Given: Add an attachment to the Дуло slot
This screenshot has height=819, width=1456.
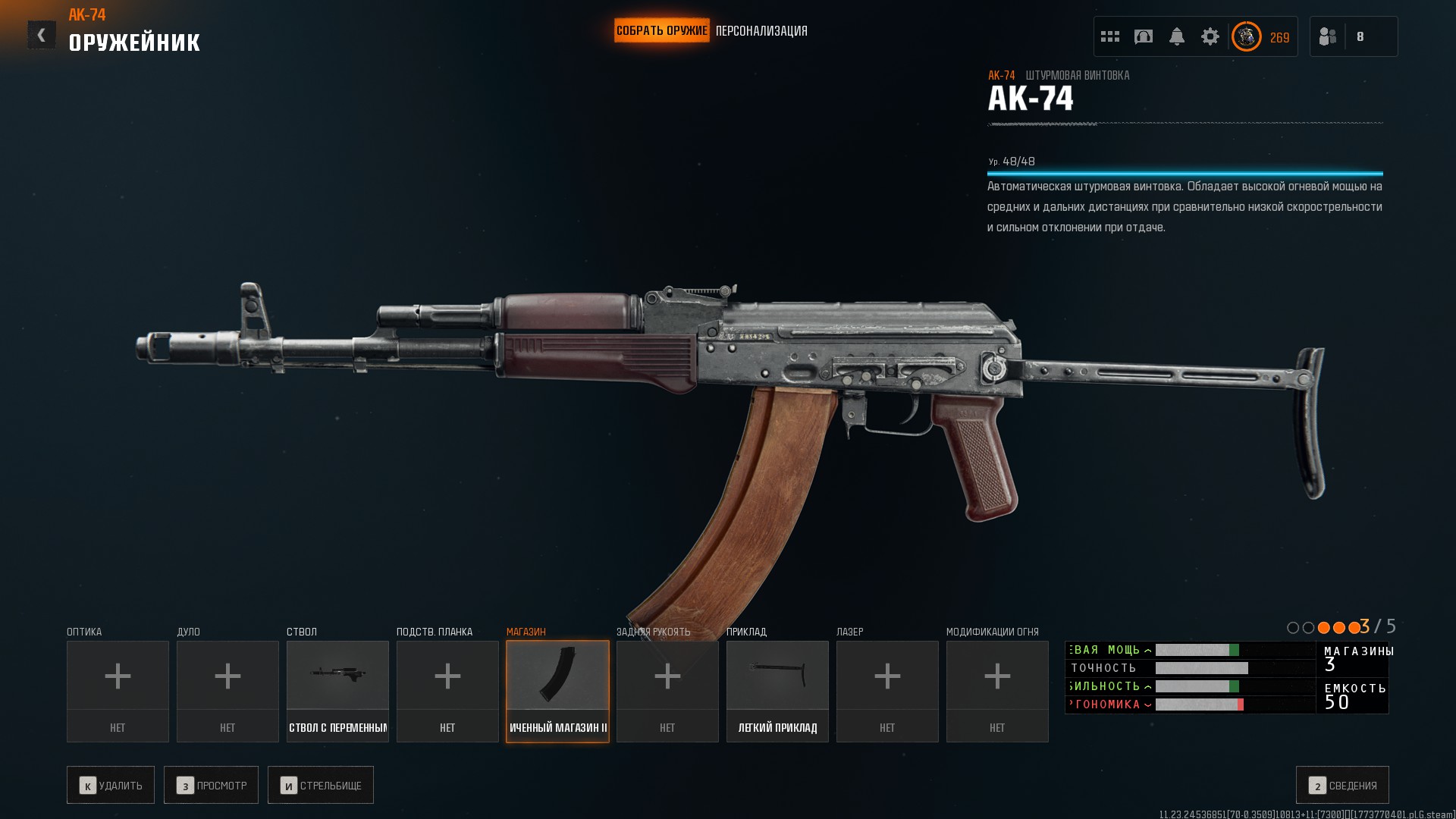Looking at the screenshot, I should click(x=227, y=691).
